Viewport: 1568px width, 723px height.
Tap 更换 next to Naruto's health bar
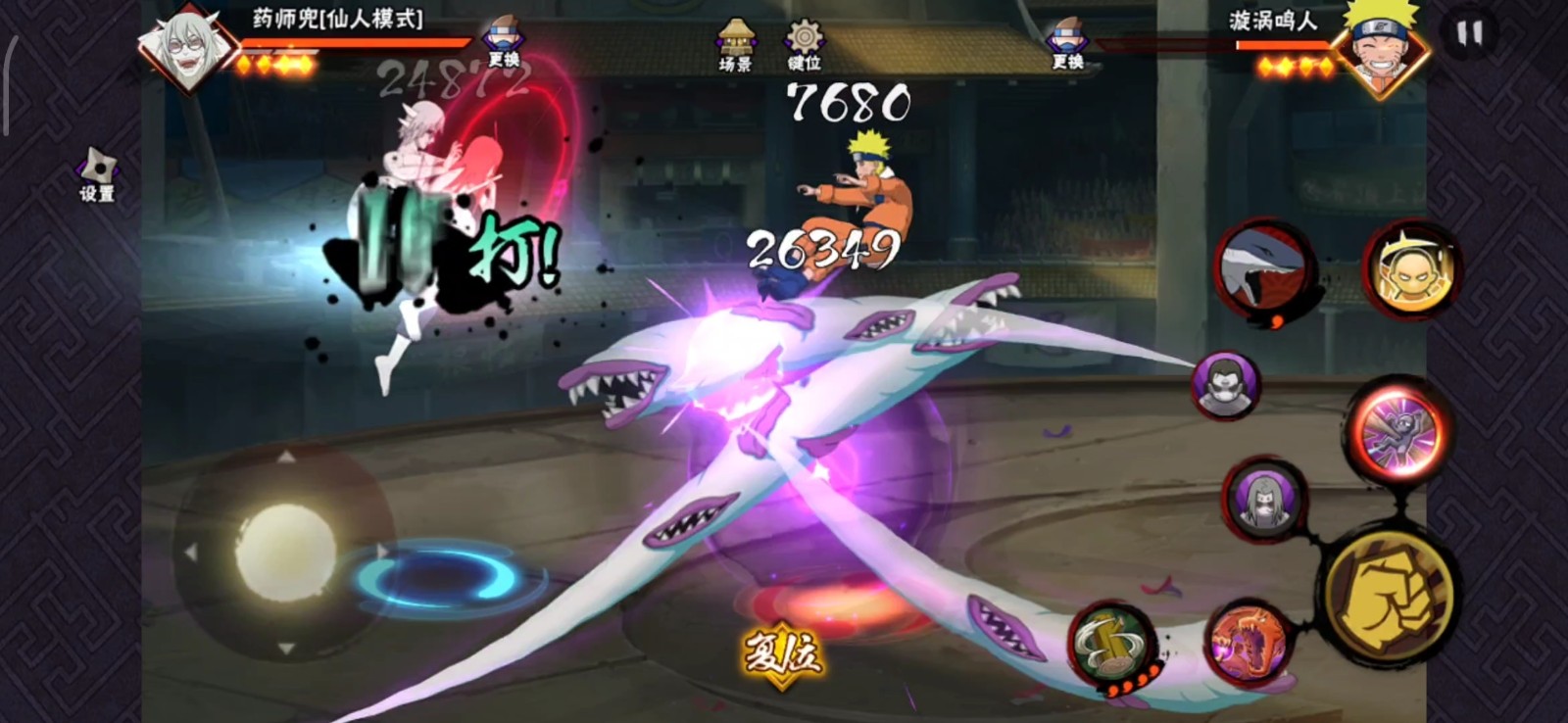click(x=1067, y=44)
